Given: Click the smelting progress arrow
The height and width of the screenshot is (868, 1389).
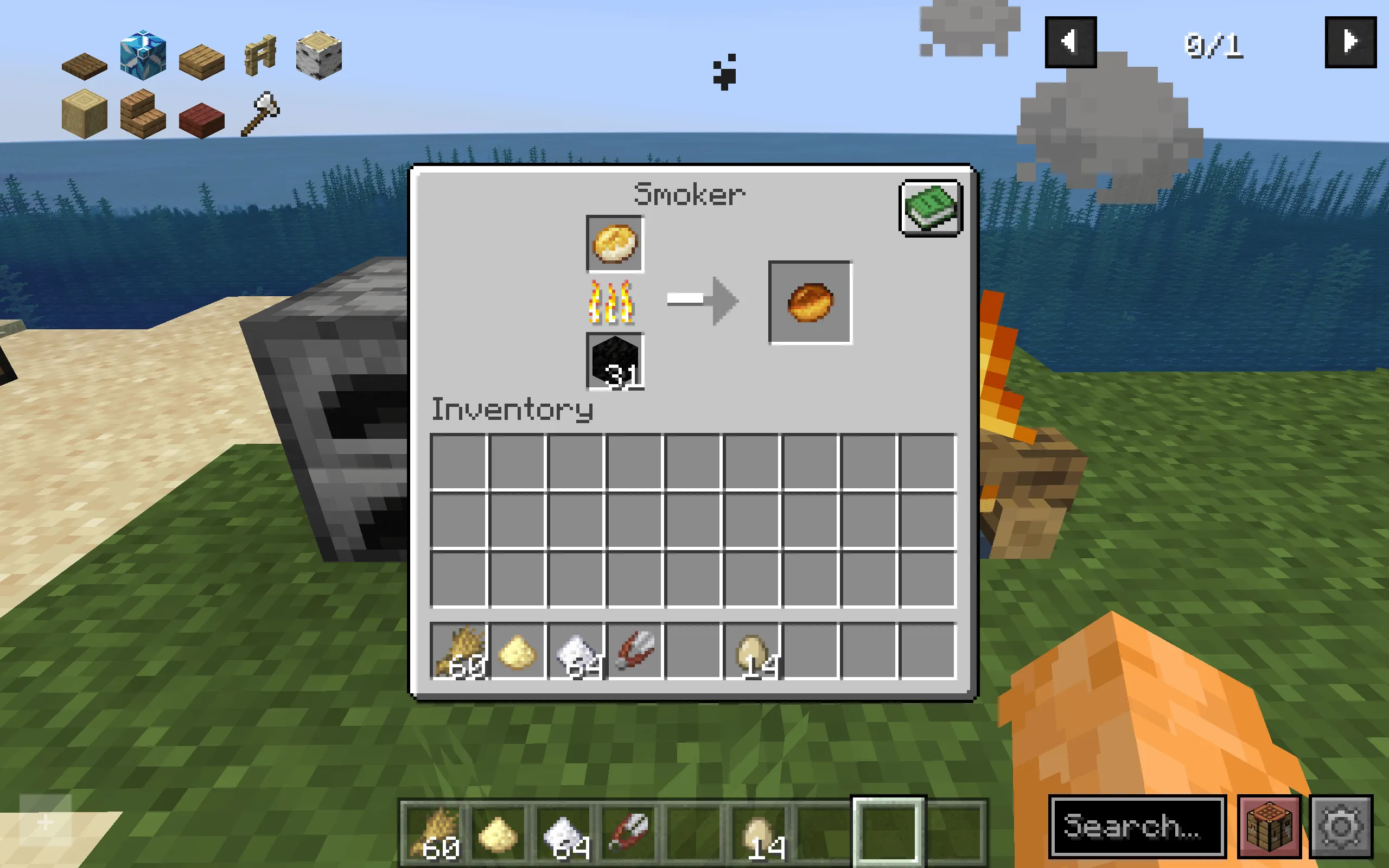Looking at the screenshot, I should click(x=702, y=300).
